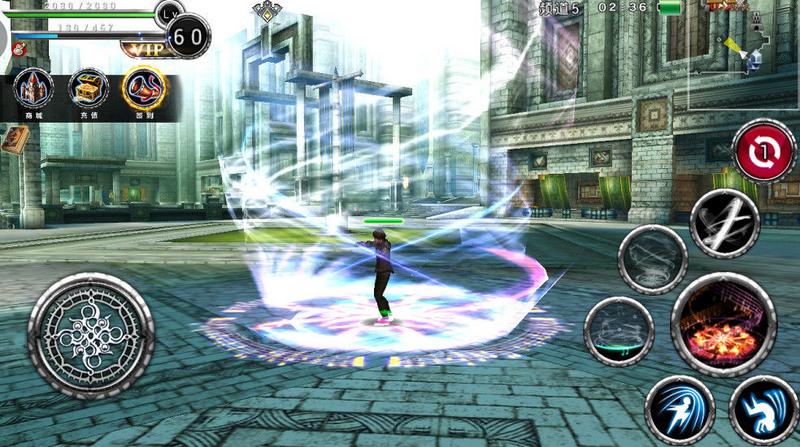Open the brown book icon

coord(13,138)
